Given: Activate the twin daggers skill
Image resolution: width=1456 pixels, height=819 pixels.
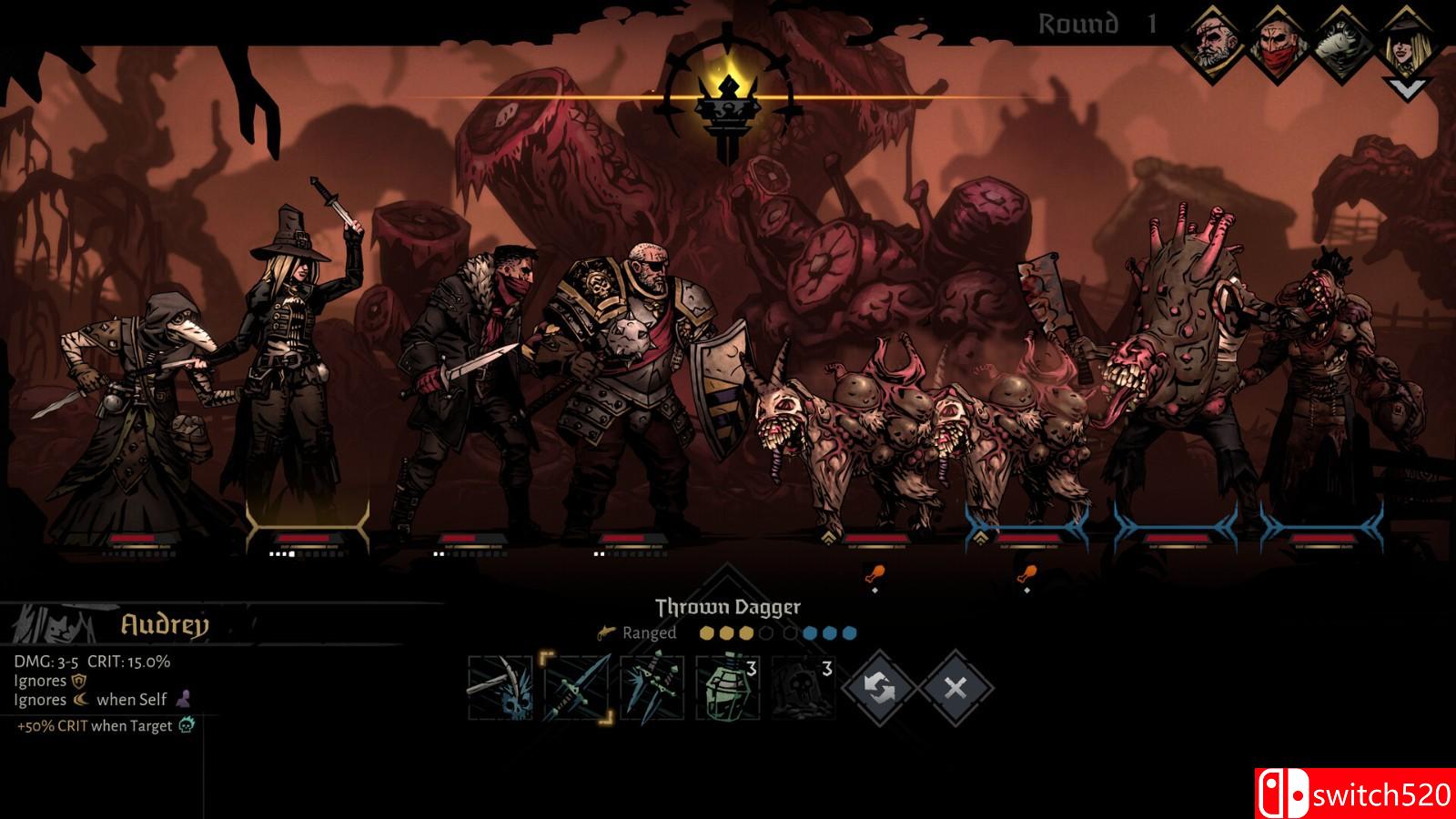Looking at the screenshot, I should tap(652, 688).
